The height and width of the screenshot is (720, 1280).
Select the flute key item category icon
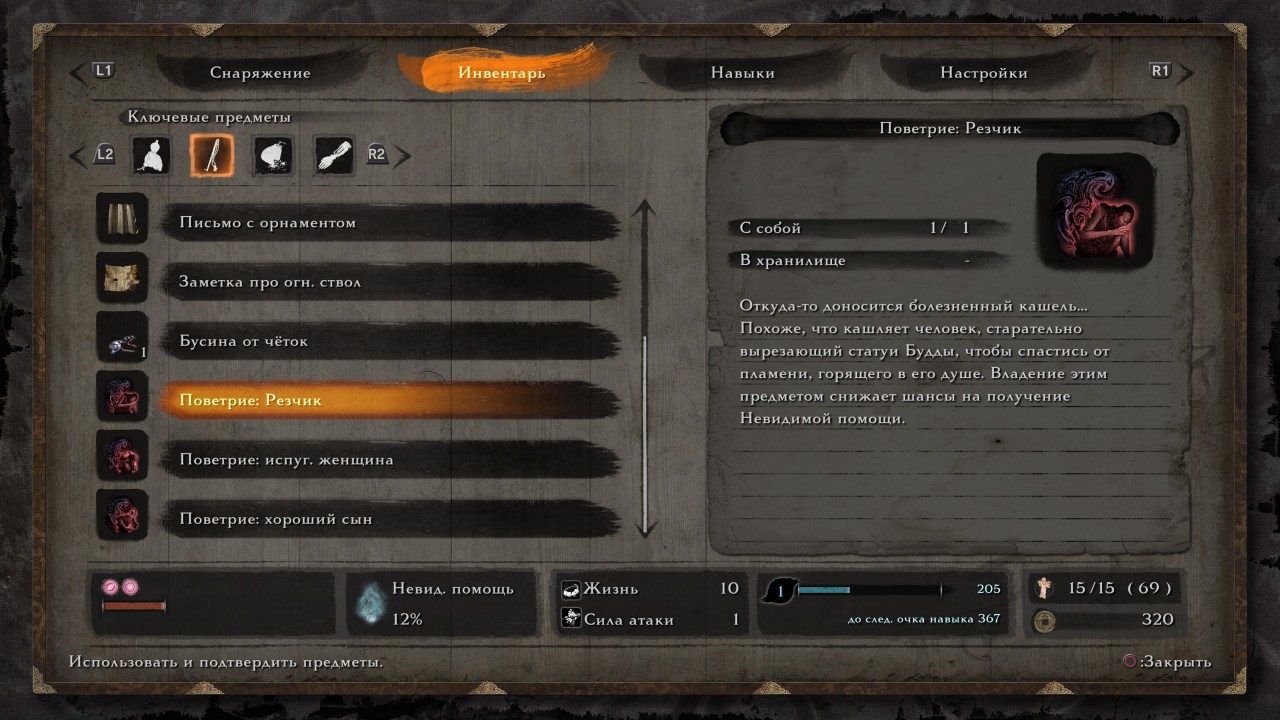(211, 155)
